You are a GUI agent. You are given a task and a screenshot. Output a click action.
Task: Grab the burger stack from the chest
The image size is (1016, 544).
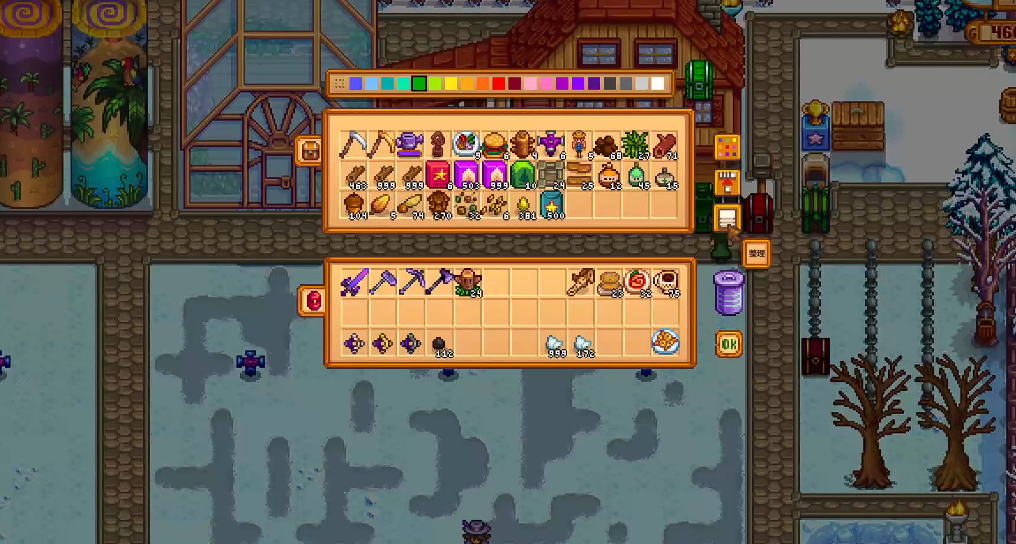pos(495,144)
